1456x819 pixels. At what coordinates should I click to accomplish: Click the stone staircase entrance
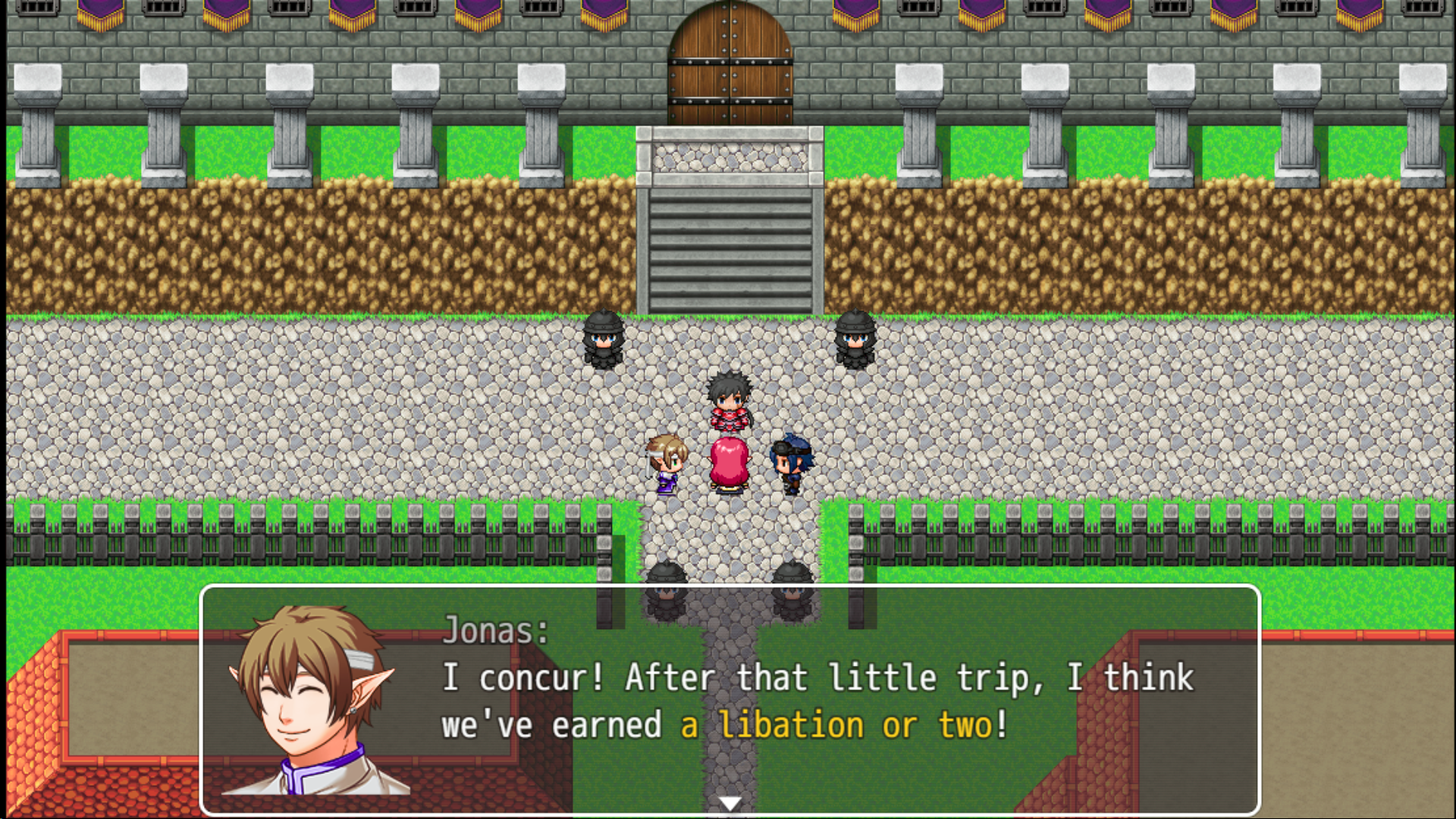click(x=728, y=243)
